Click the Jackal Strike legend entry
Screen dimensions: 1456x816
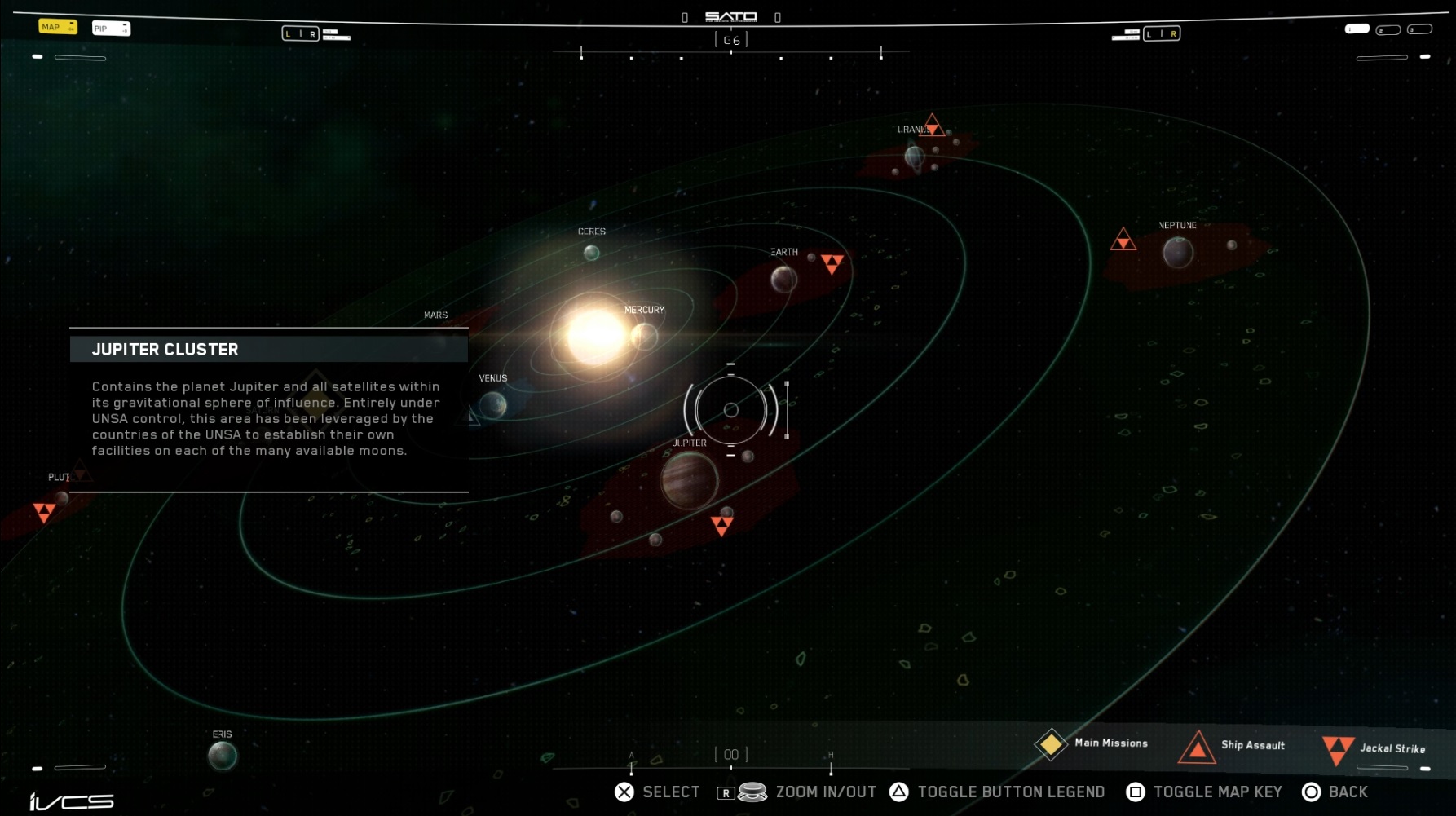[1374, 749]
